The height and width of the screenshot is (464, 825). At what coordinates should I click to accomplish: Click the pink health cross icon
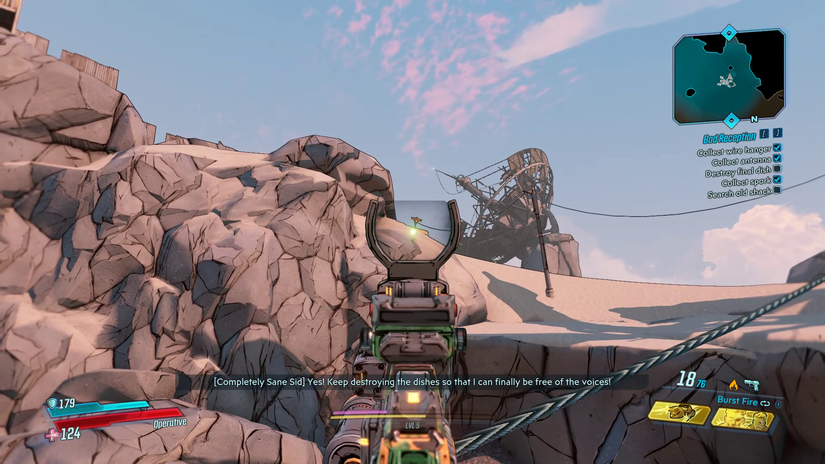[52, 433]
